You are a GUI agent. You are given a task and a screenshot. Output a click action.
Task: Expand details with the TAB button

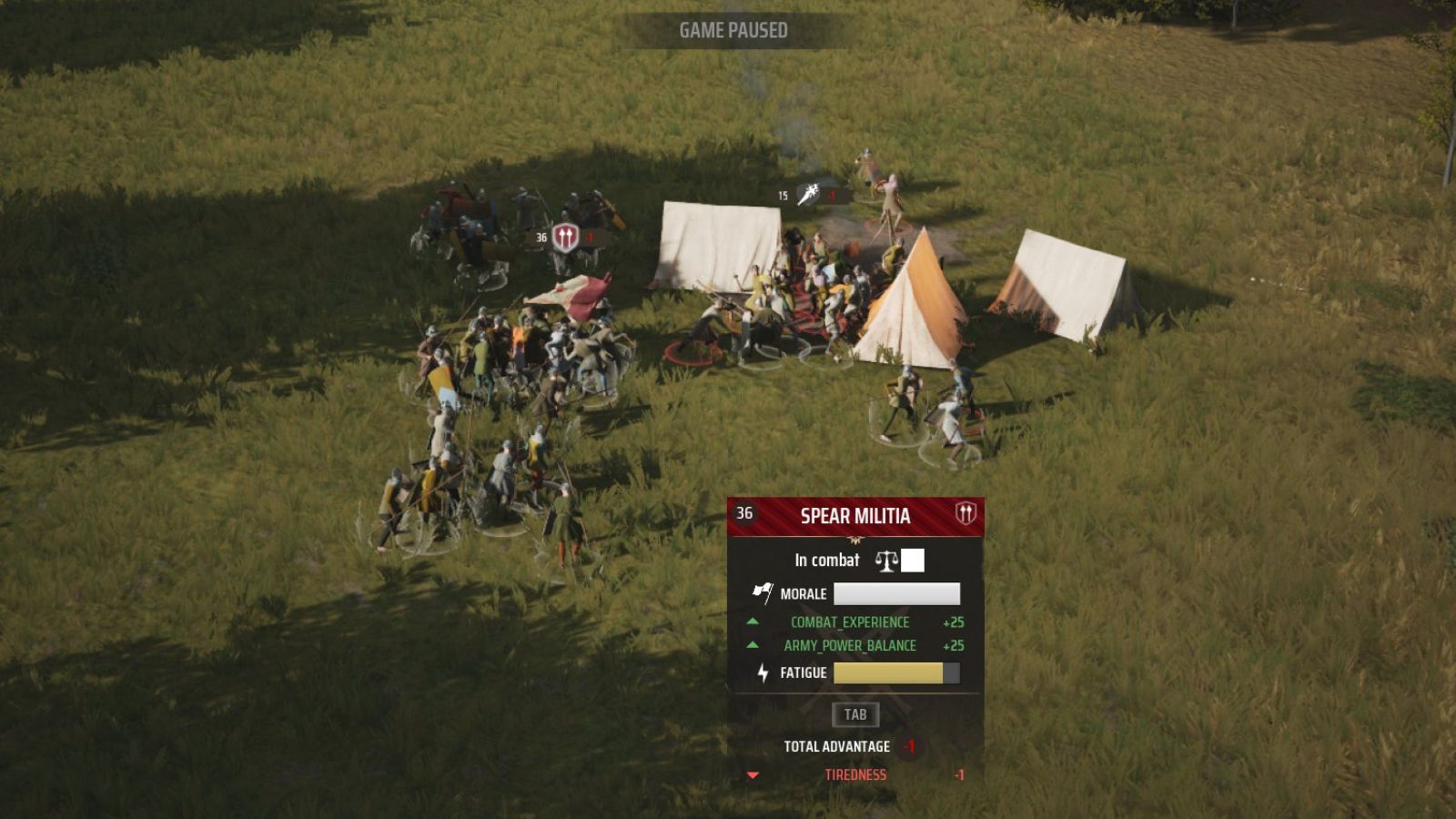[857, 714]
